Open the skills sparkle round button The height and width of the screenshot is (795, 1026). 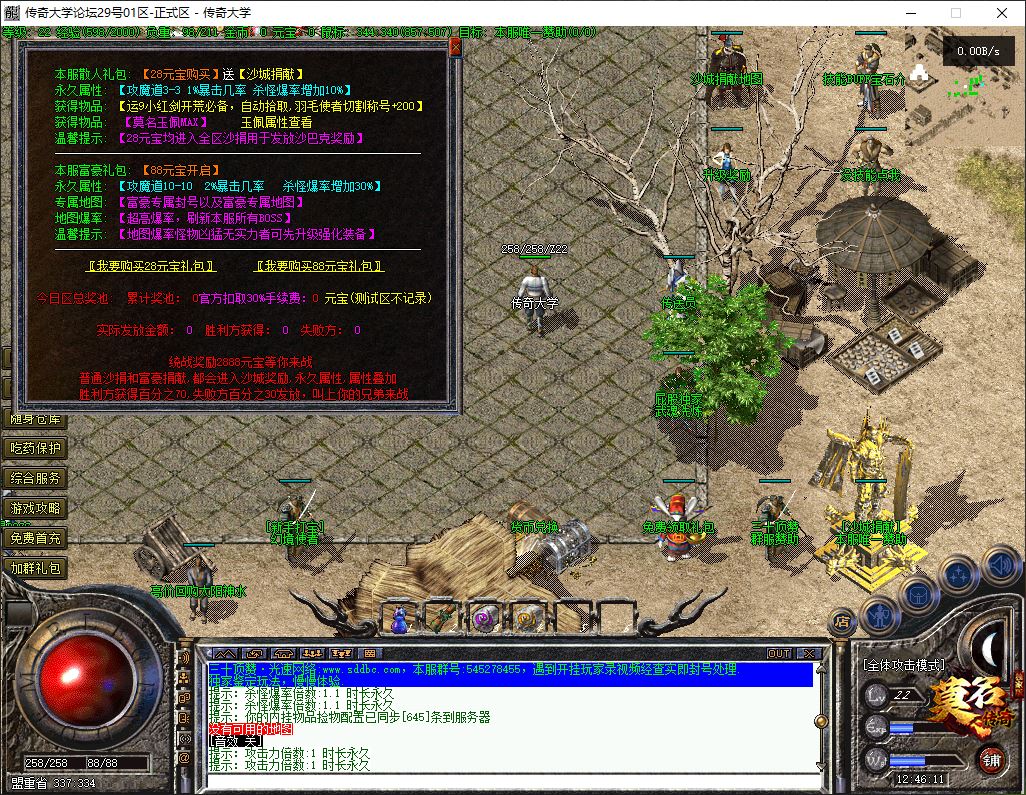point(959,575)
